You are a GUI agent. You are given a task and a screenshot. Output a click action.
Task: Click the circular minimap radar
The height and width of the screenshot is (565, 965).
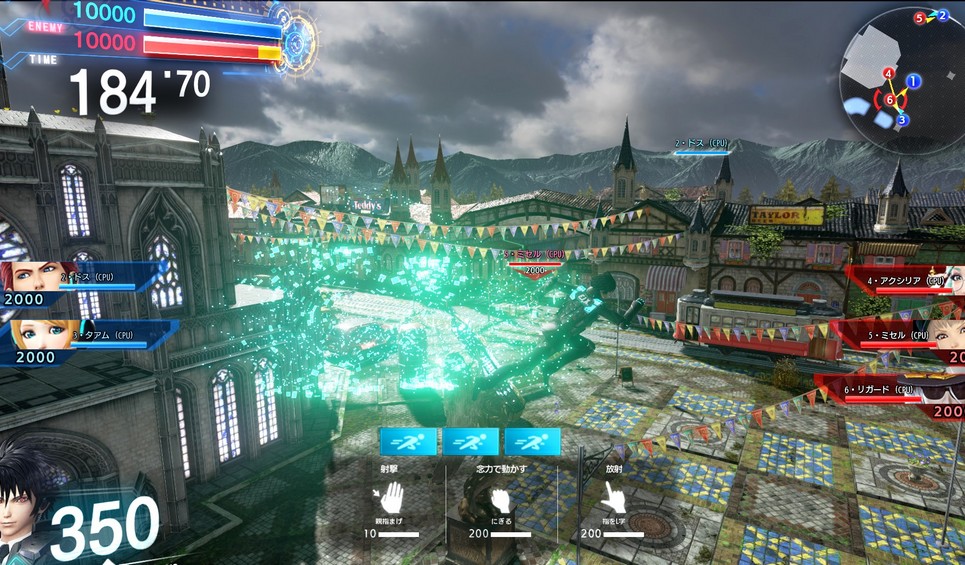(900, 78)
